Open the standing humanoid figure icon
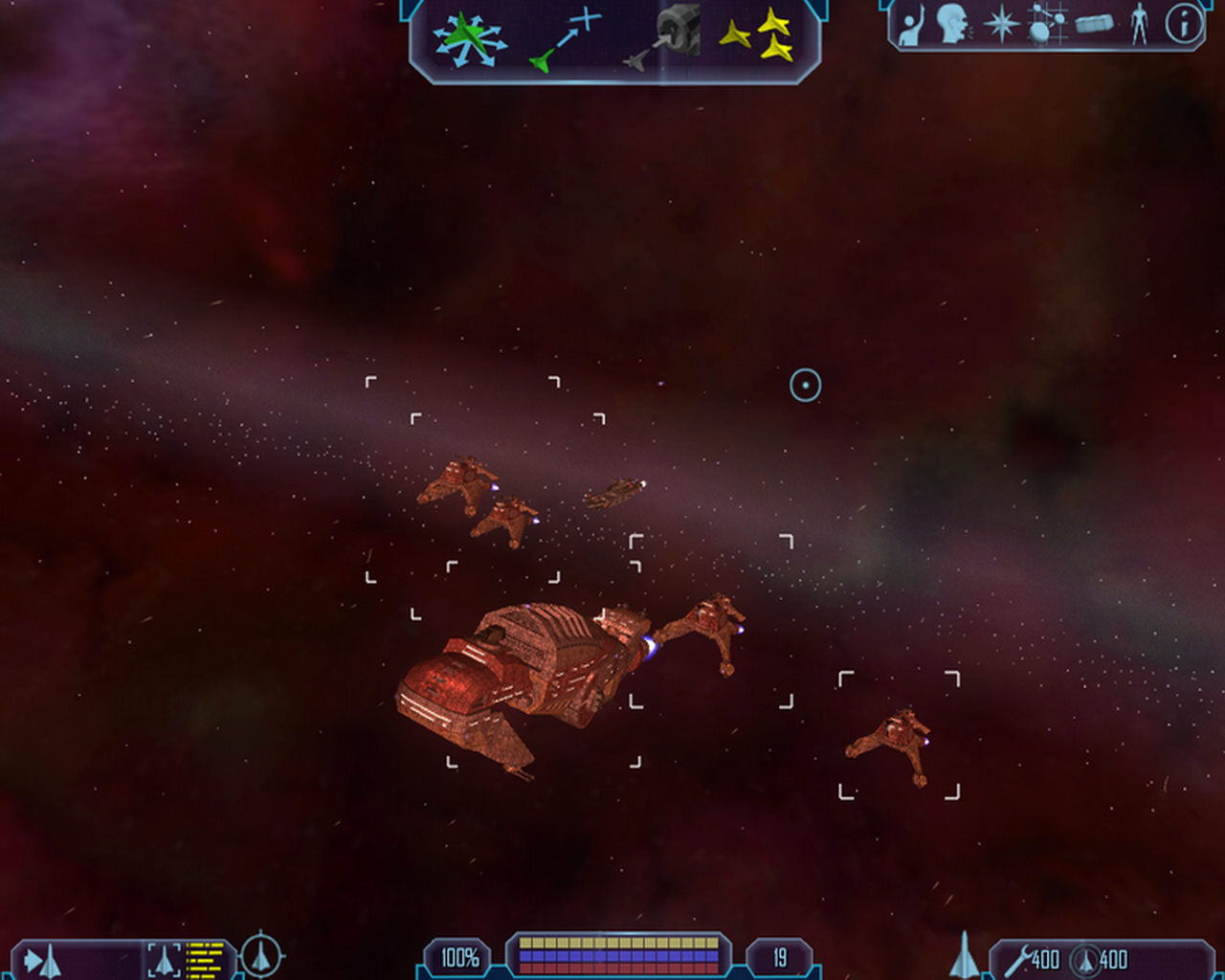Viewport: 1225px width, 980px height. [x=1139, y=24]
